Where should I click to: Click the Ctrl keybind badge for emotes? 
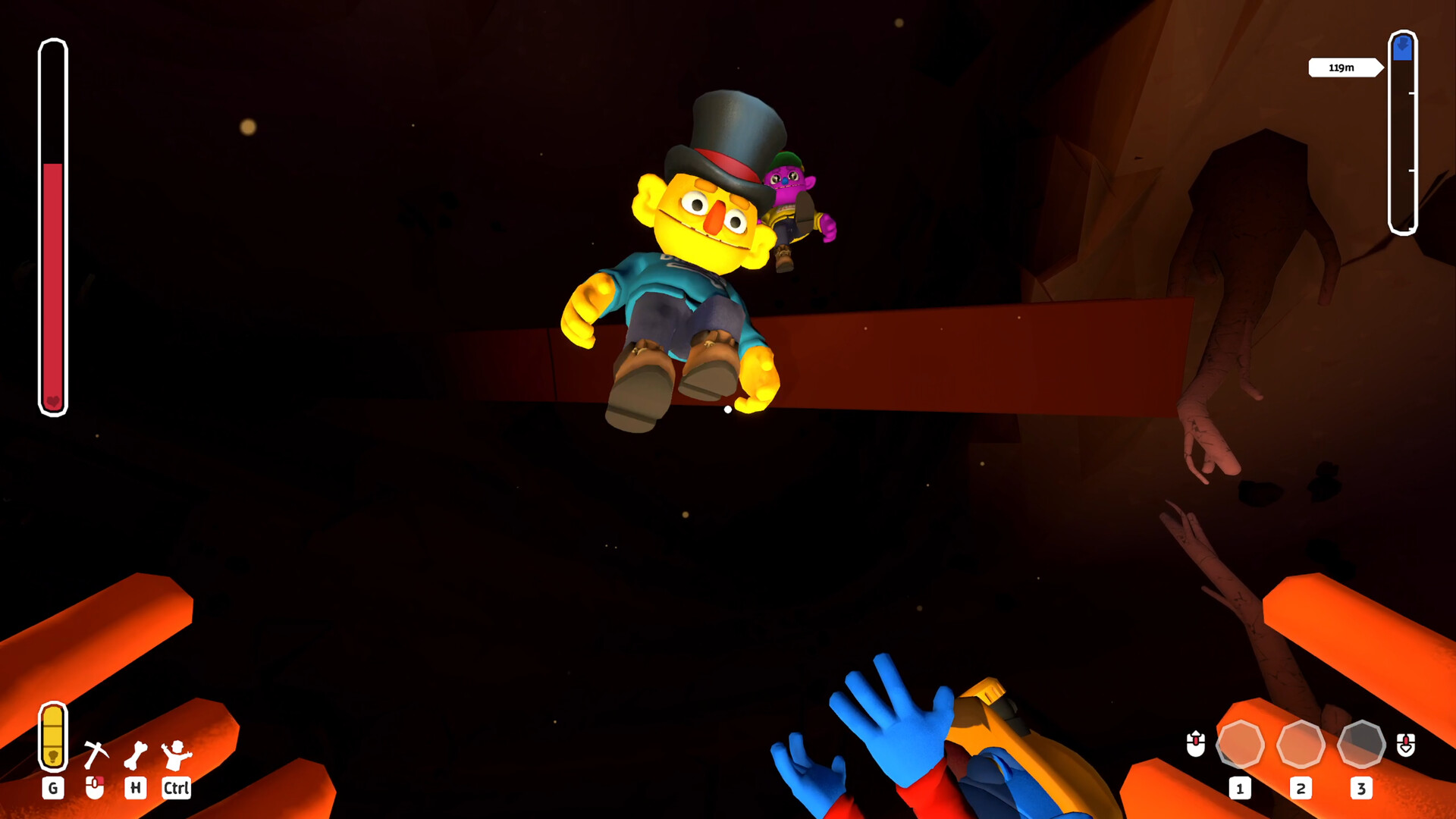point(175,789)
